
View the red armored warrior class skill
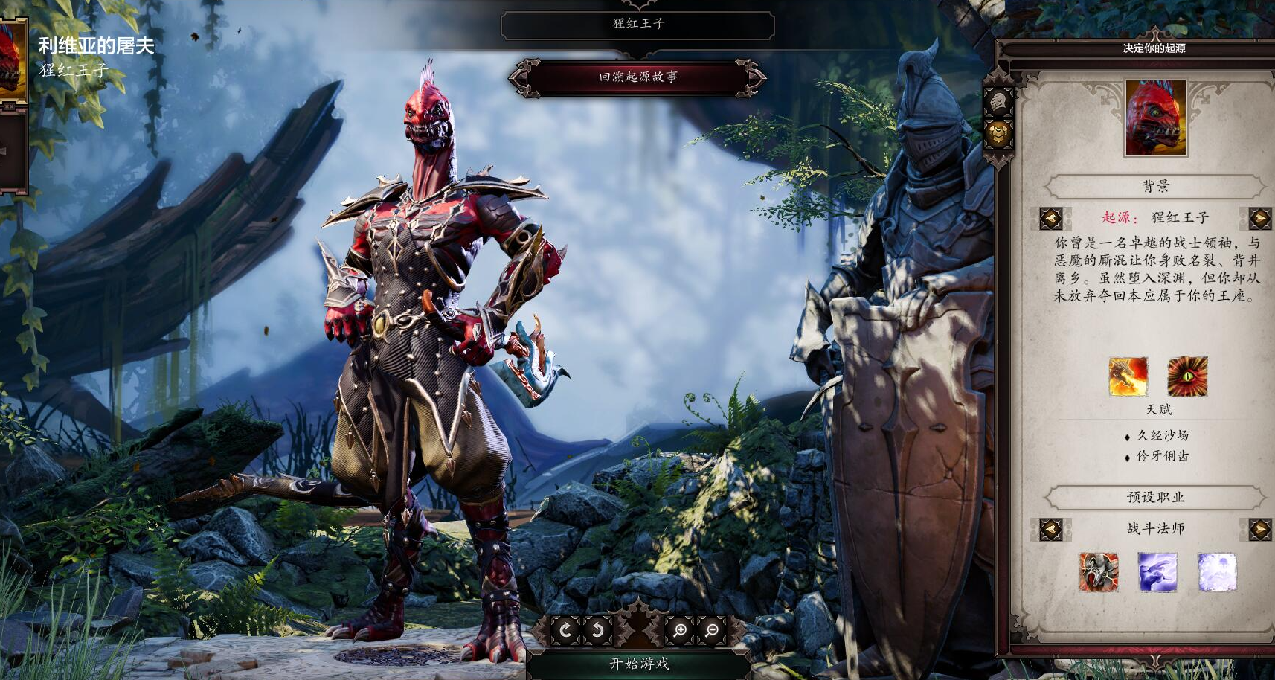(x=1098, y=572)
